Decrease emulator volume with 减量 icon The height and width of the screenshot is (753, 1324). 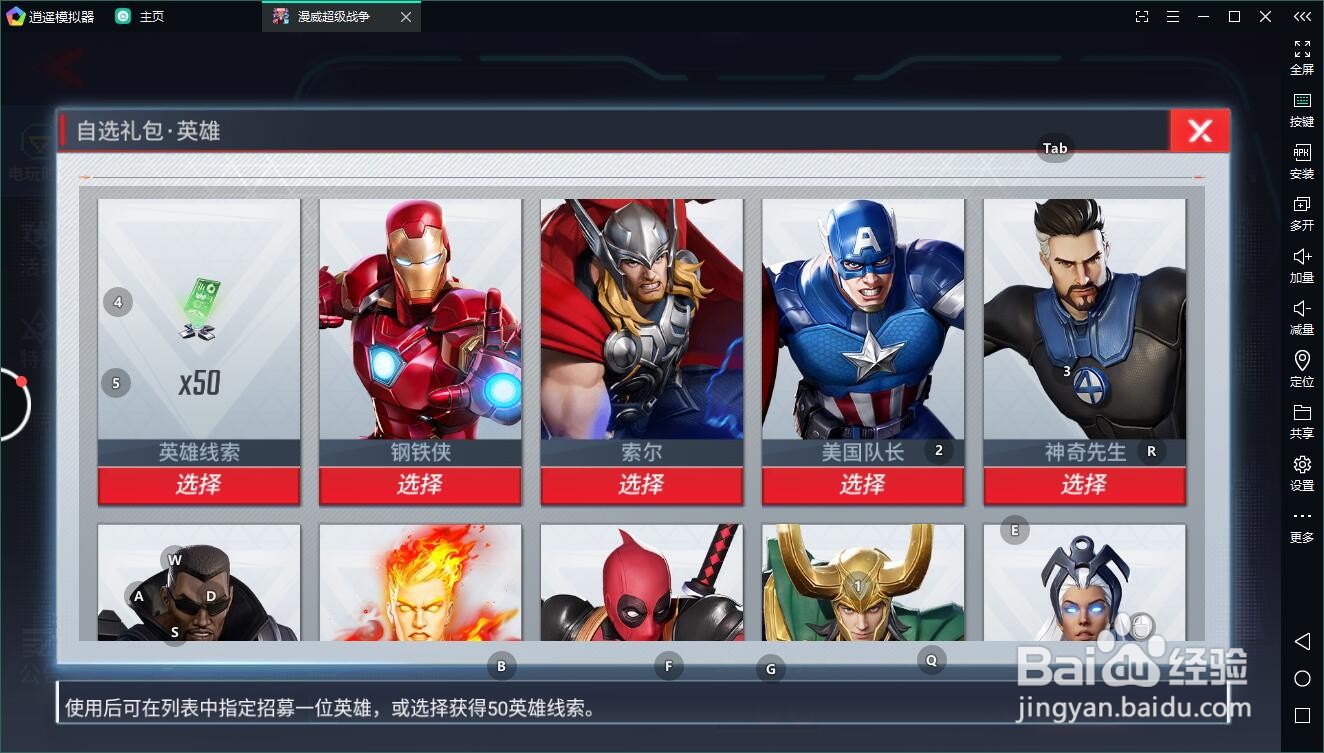click(1301, 318)
